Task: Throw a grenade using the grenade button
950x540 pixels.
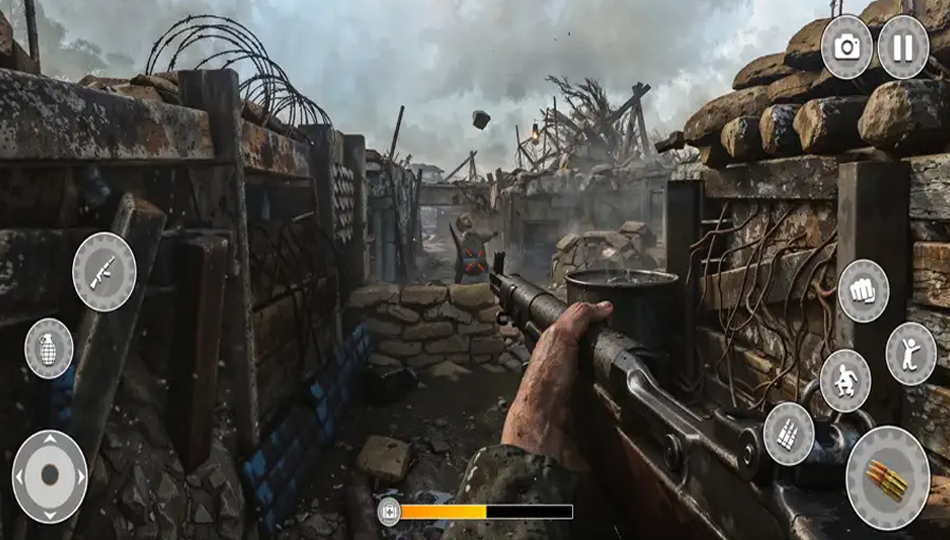Action: 48,348
